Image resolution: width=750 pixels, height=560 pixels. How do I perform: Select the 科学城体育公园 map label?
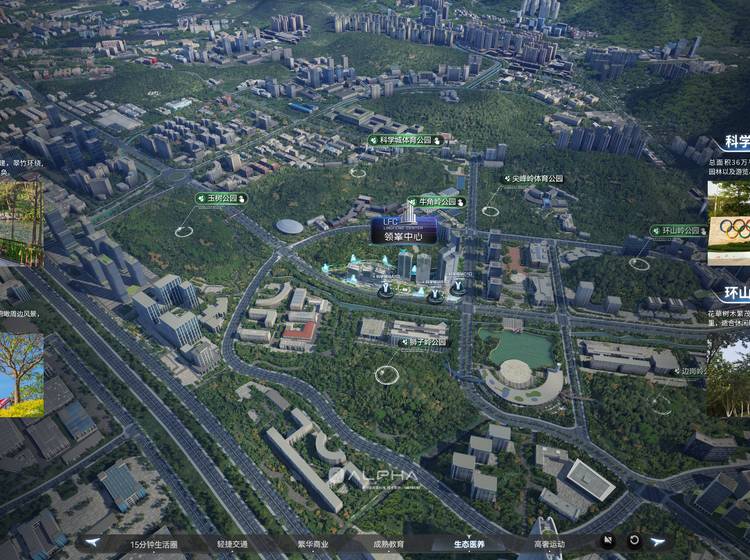coord(405,141)
